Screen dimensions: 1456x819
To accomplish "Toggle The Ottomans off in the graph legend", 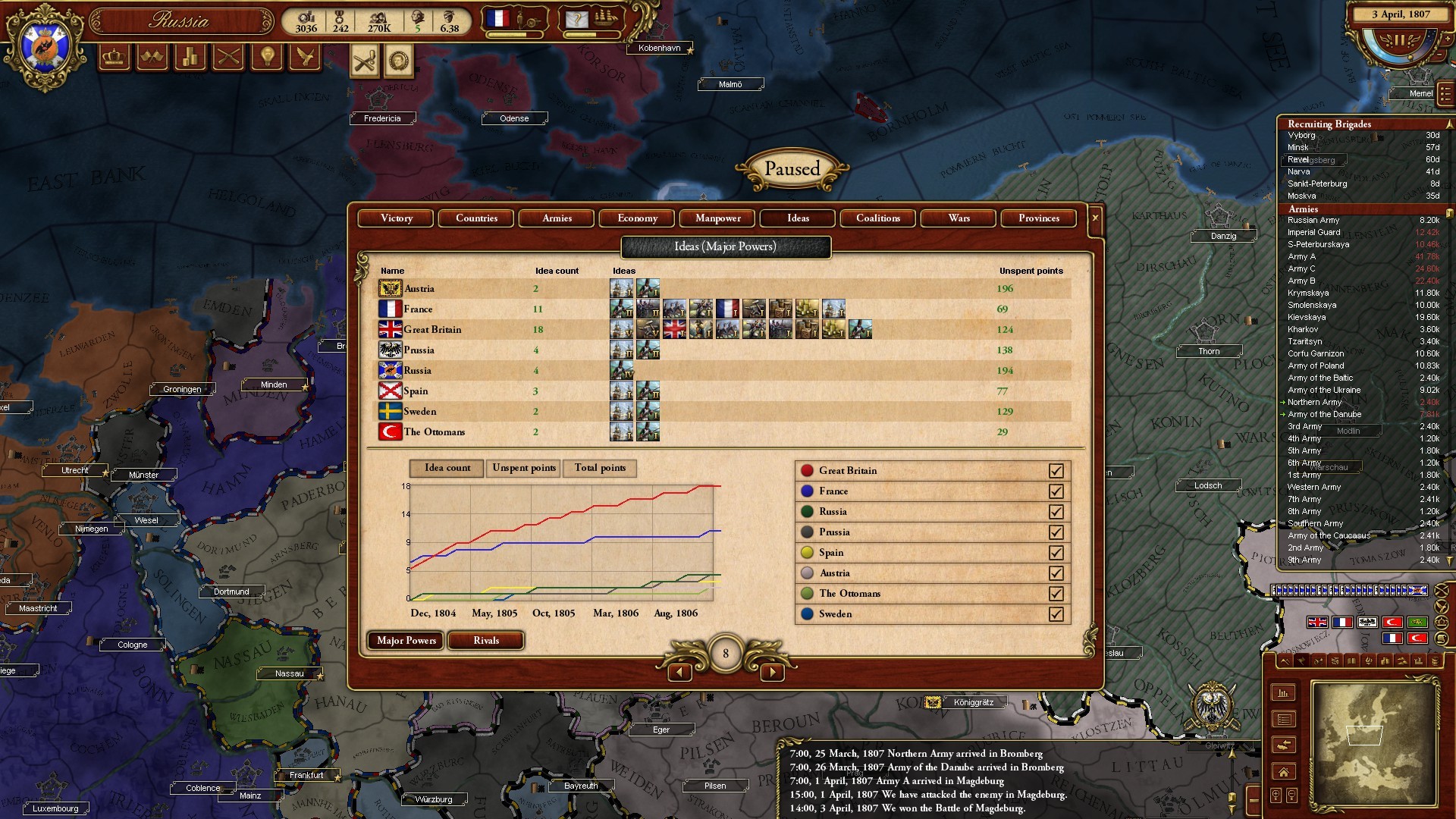I will pyautogui.click(x=1057, y=594).
